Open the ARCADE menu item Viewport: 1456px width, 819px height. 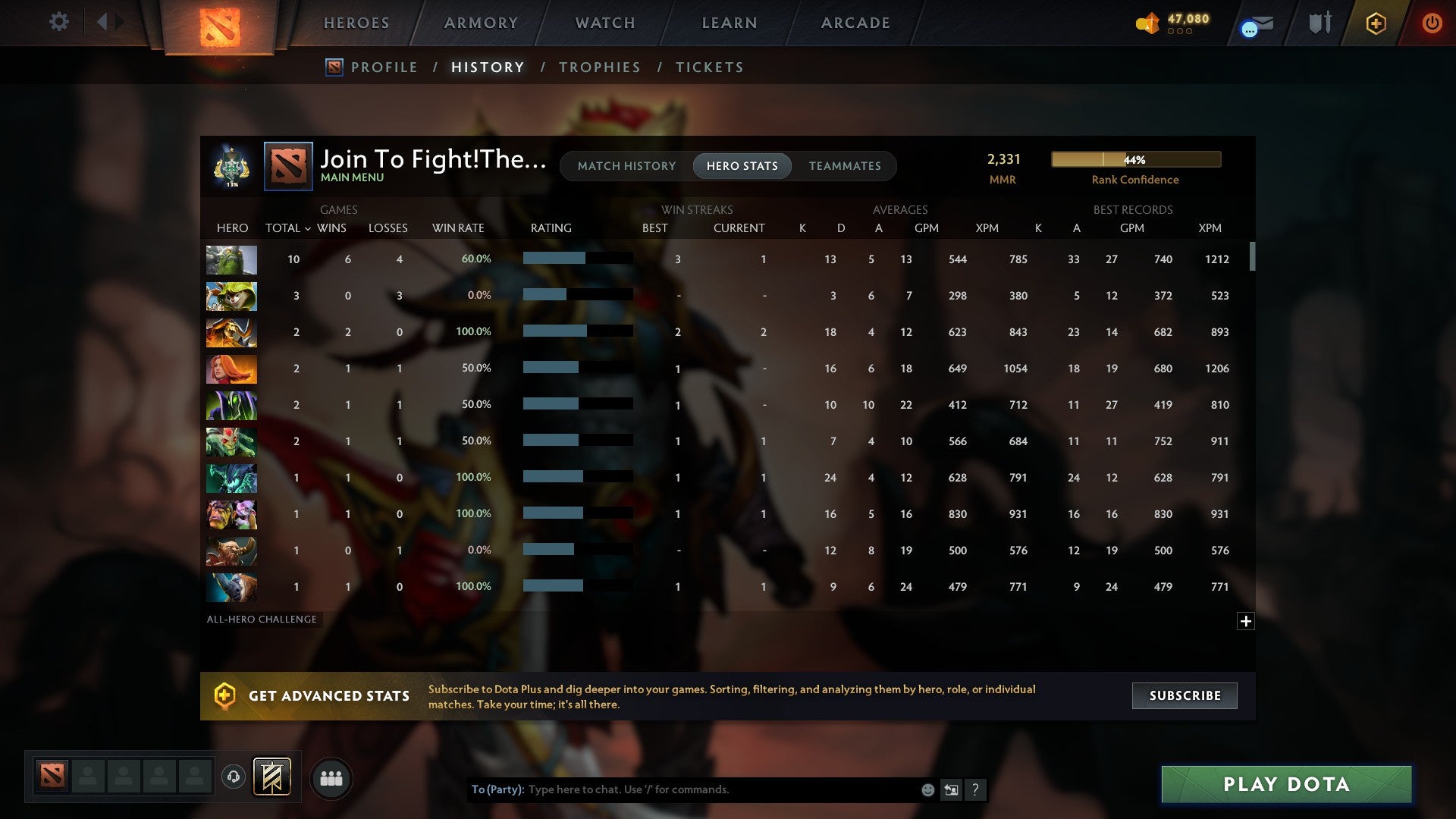(x=854, y=23)
